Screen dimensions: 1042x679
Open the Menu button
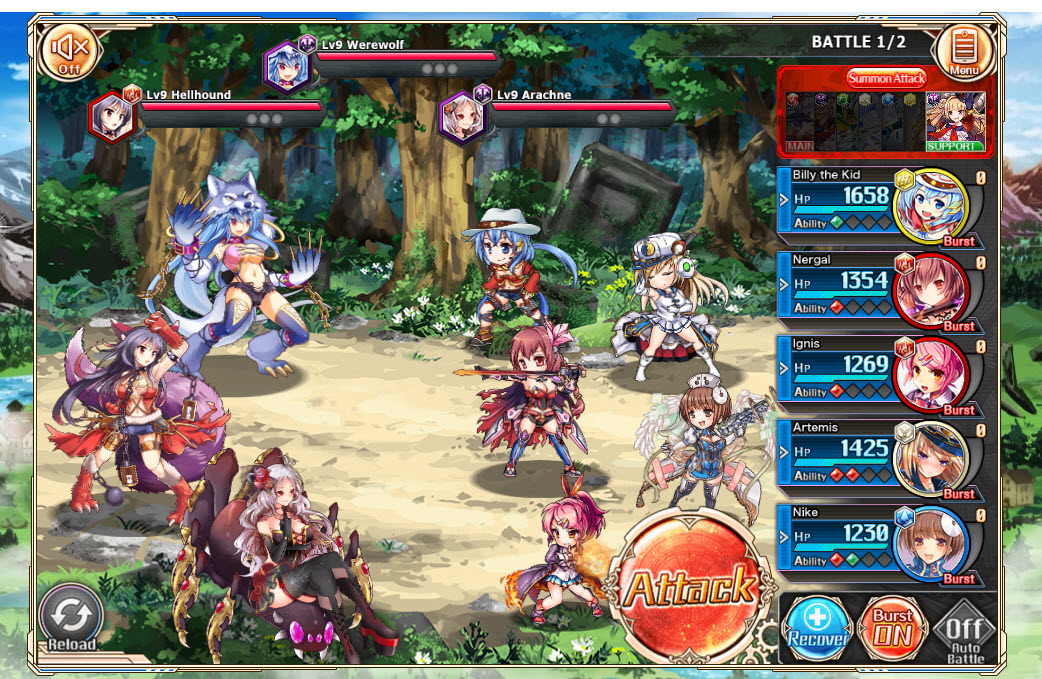[x=964, y=51]
